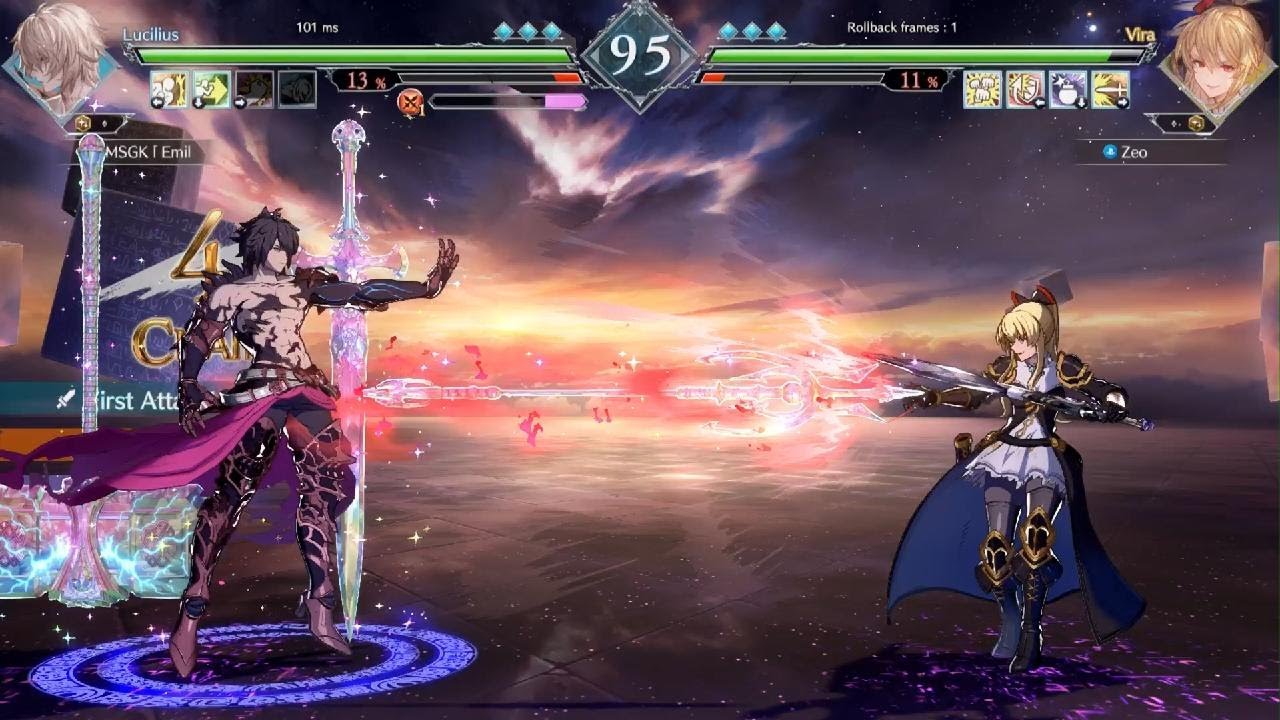
Task: Select Lucilius's first skill icon with left arrow
Action: [169, 89]
